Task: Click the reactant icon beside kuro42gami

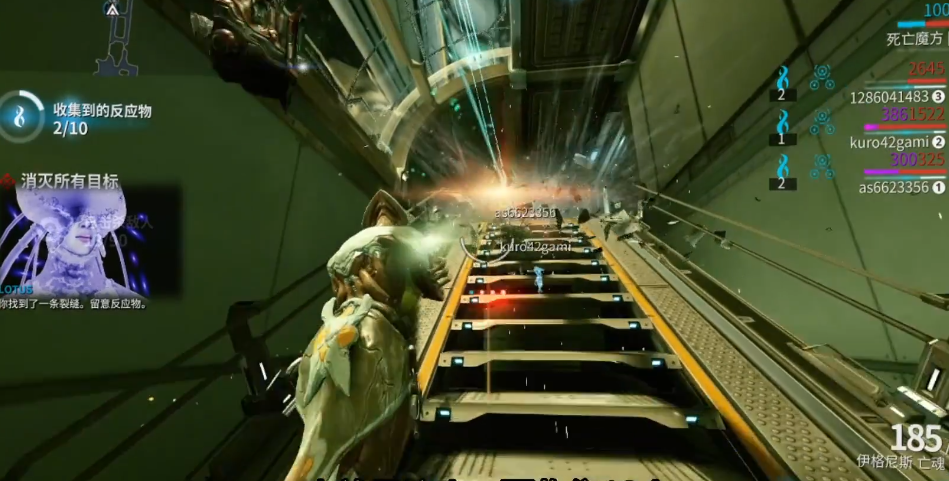Action: tap(782, 123)
